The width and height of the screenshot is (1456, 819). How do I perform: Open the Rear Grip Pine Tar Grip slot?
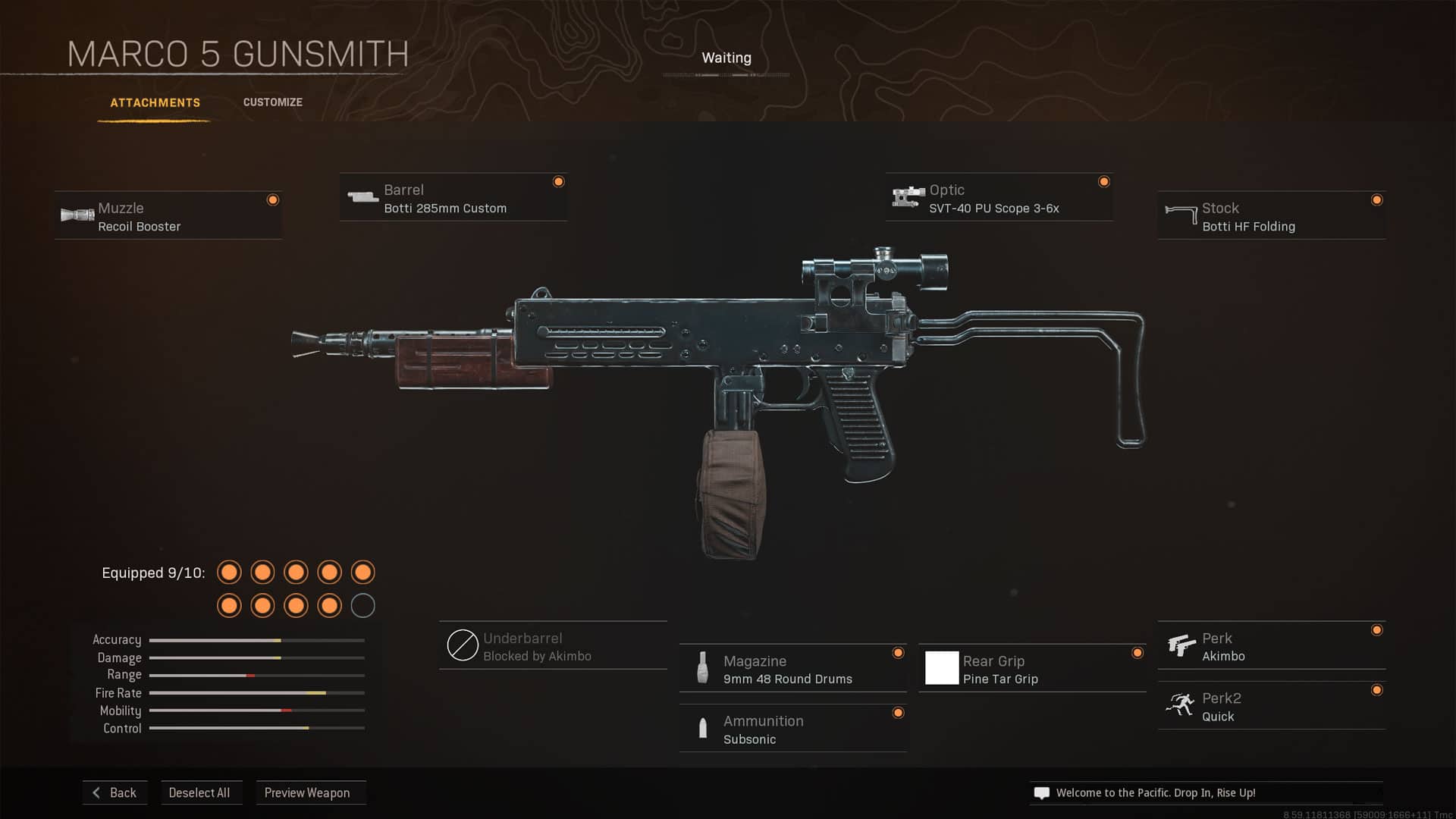point(1032,669)
